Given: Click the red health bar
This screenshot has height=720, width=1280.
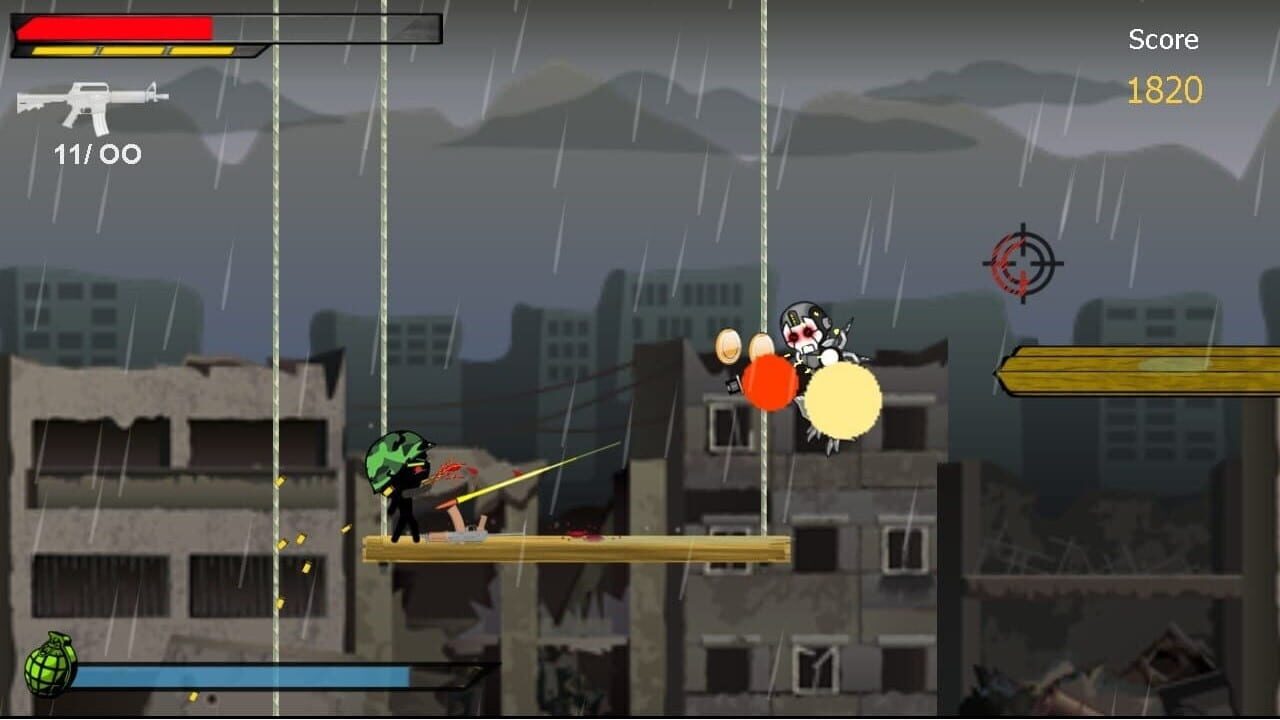Looking at the screenshot, I should coord(115,25).
